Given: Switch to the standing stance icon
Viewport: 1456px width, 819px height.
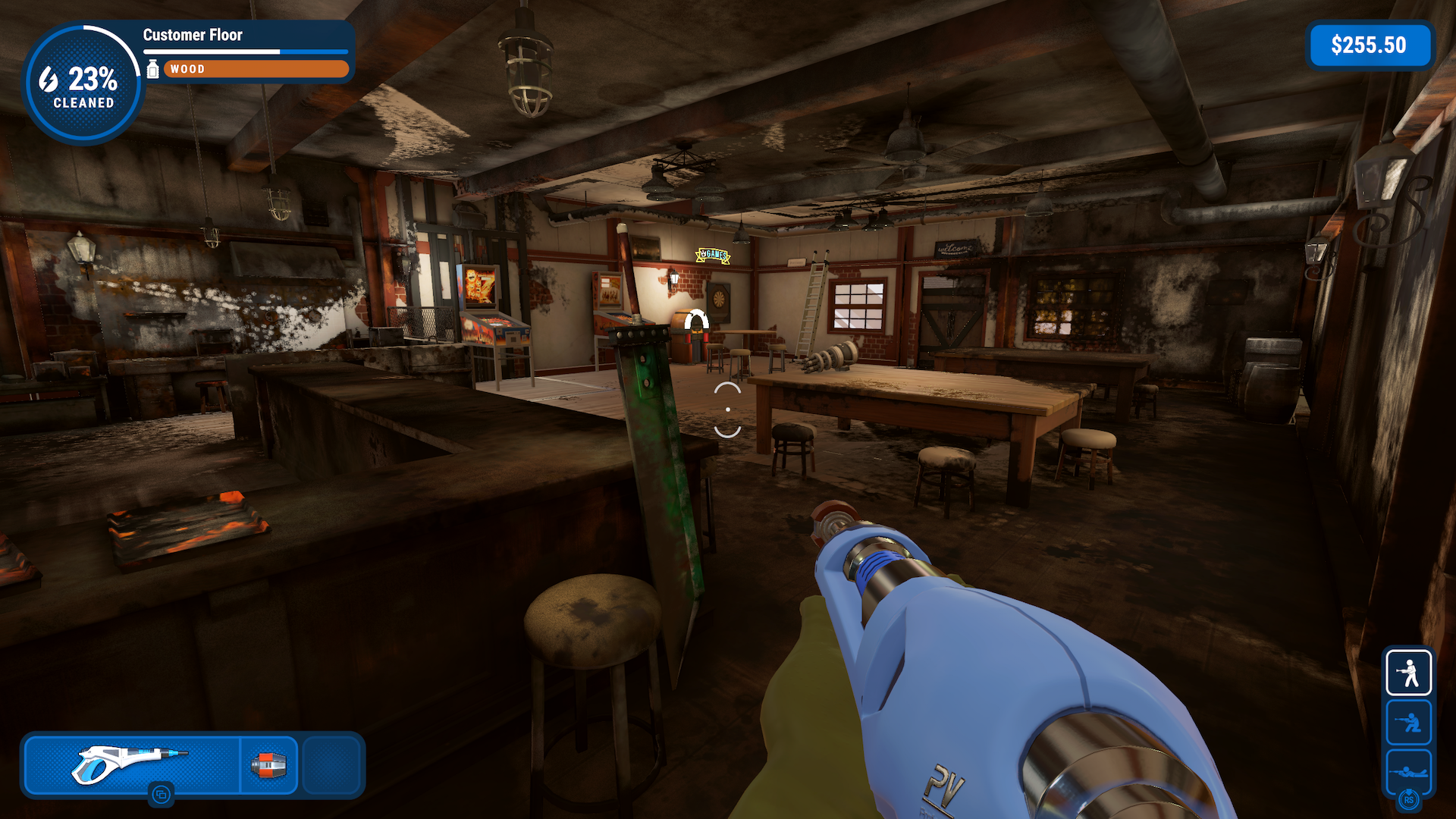Looking at the screenshot, I should click(x=1408, y=673).
